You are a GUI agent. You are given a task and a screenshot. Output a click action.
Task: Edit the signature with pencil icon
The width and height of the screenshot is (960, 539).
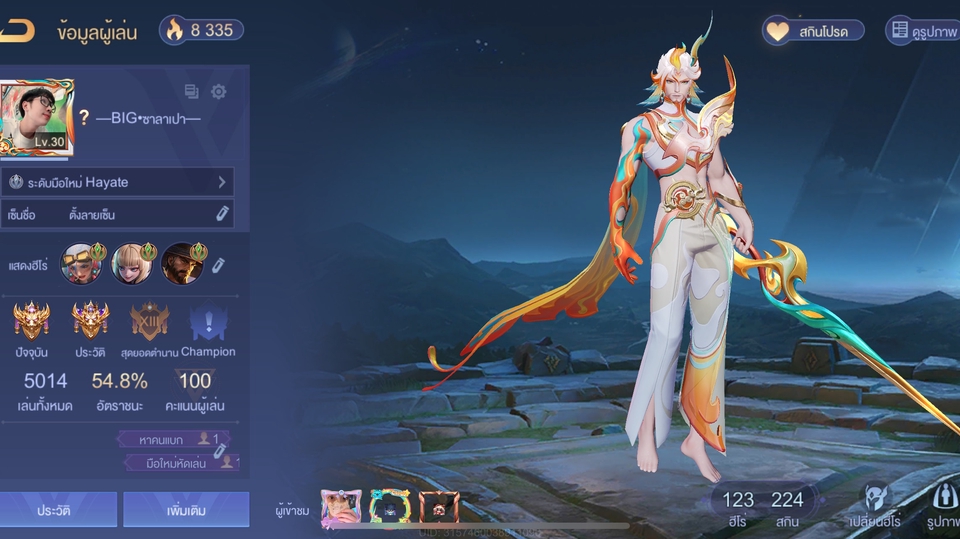(222, 214)
